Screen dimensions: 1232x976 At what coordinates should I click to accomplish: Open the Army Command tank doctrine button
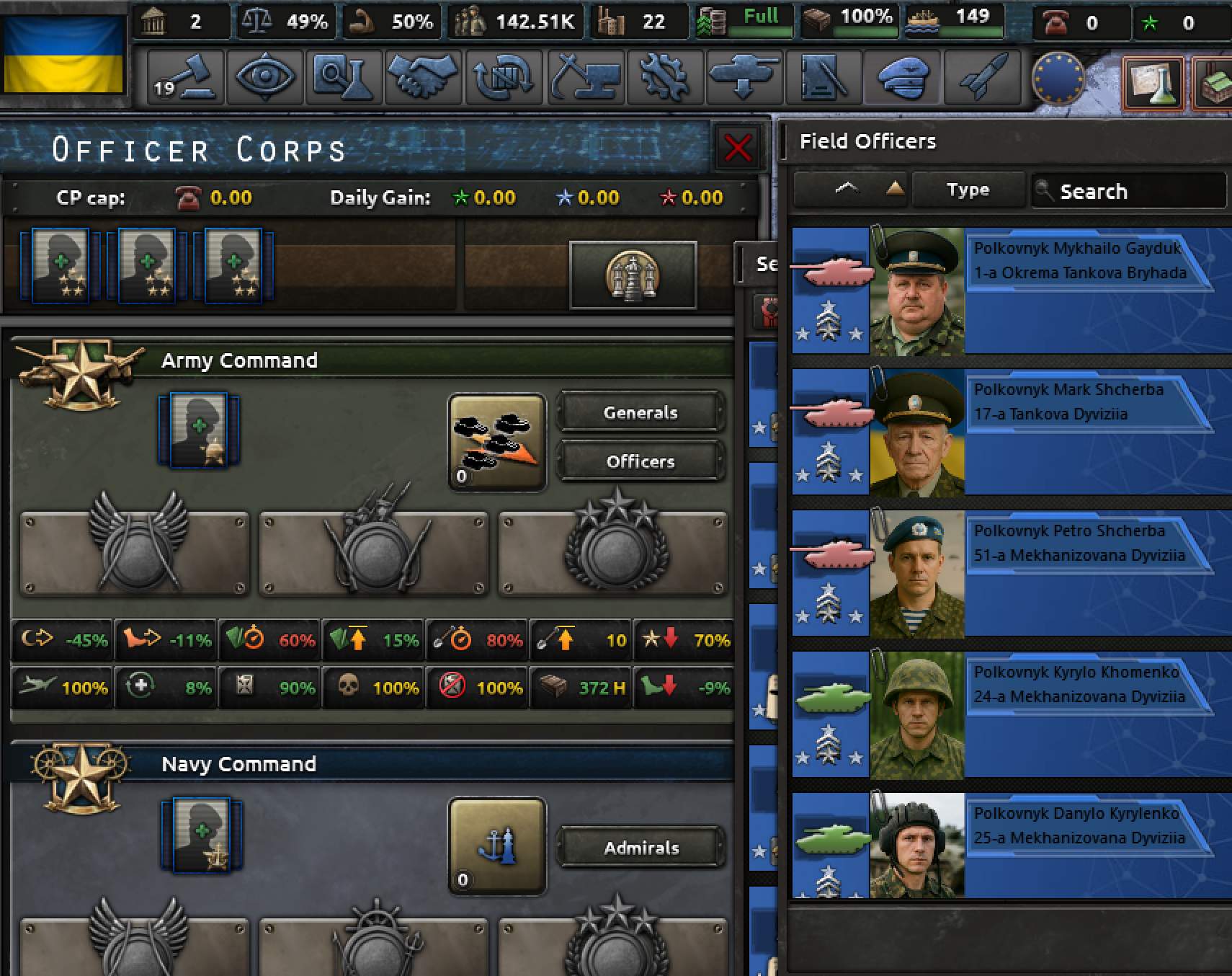coord(496,442)
